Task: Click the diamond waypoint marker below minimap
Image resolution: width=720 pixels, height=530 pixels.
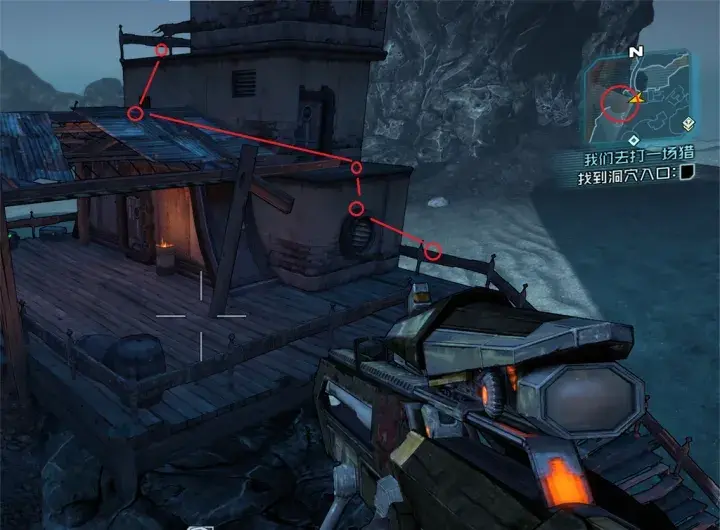Action: 634,140
